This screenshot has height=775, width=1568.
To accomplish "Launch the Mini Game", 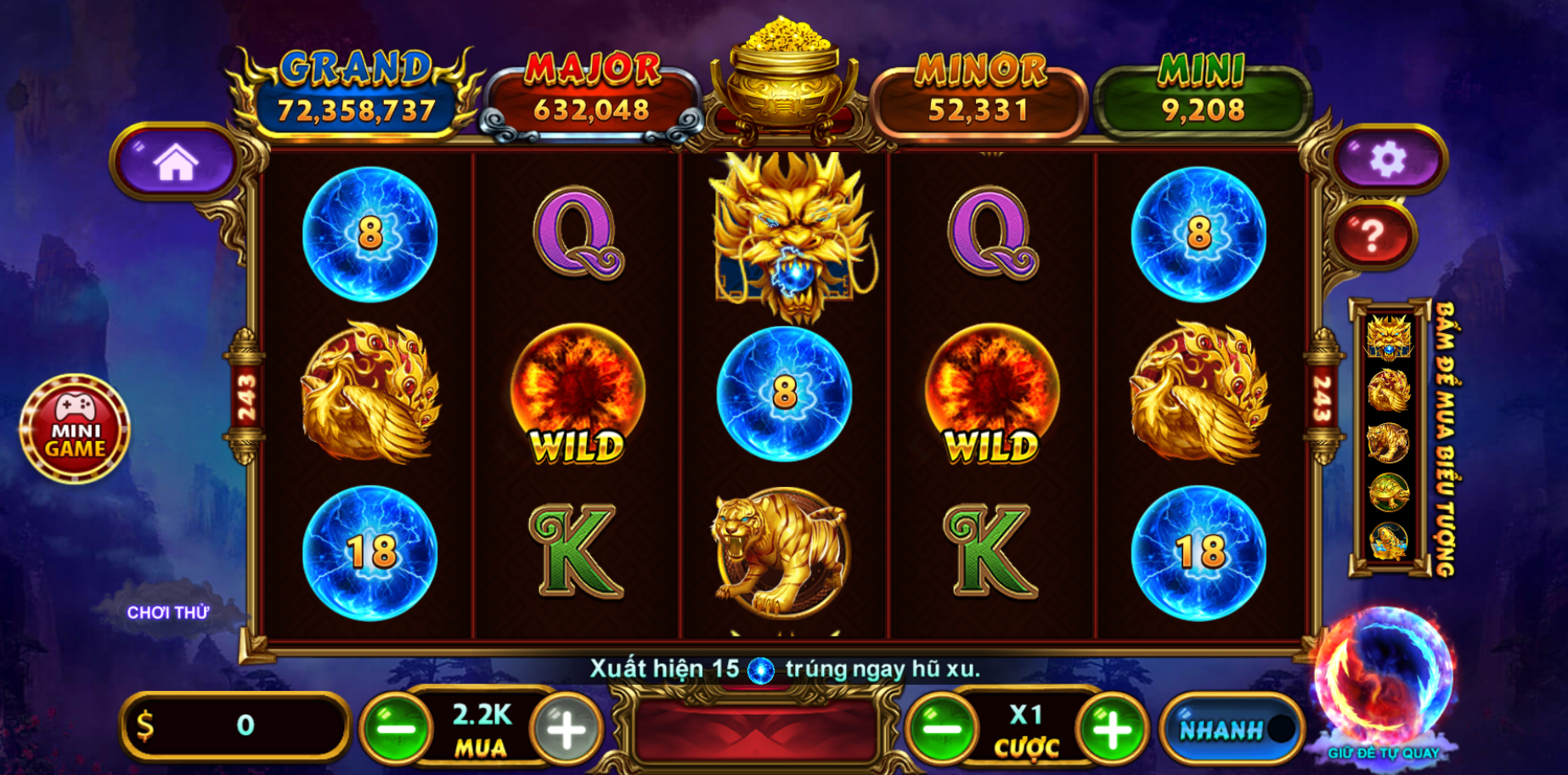I will coord(75,429).
